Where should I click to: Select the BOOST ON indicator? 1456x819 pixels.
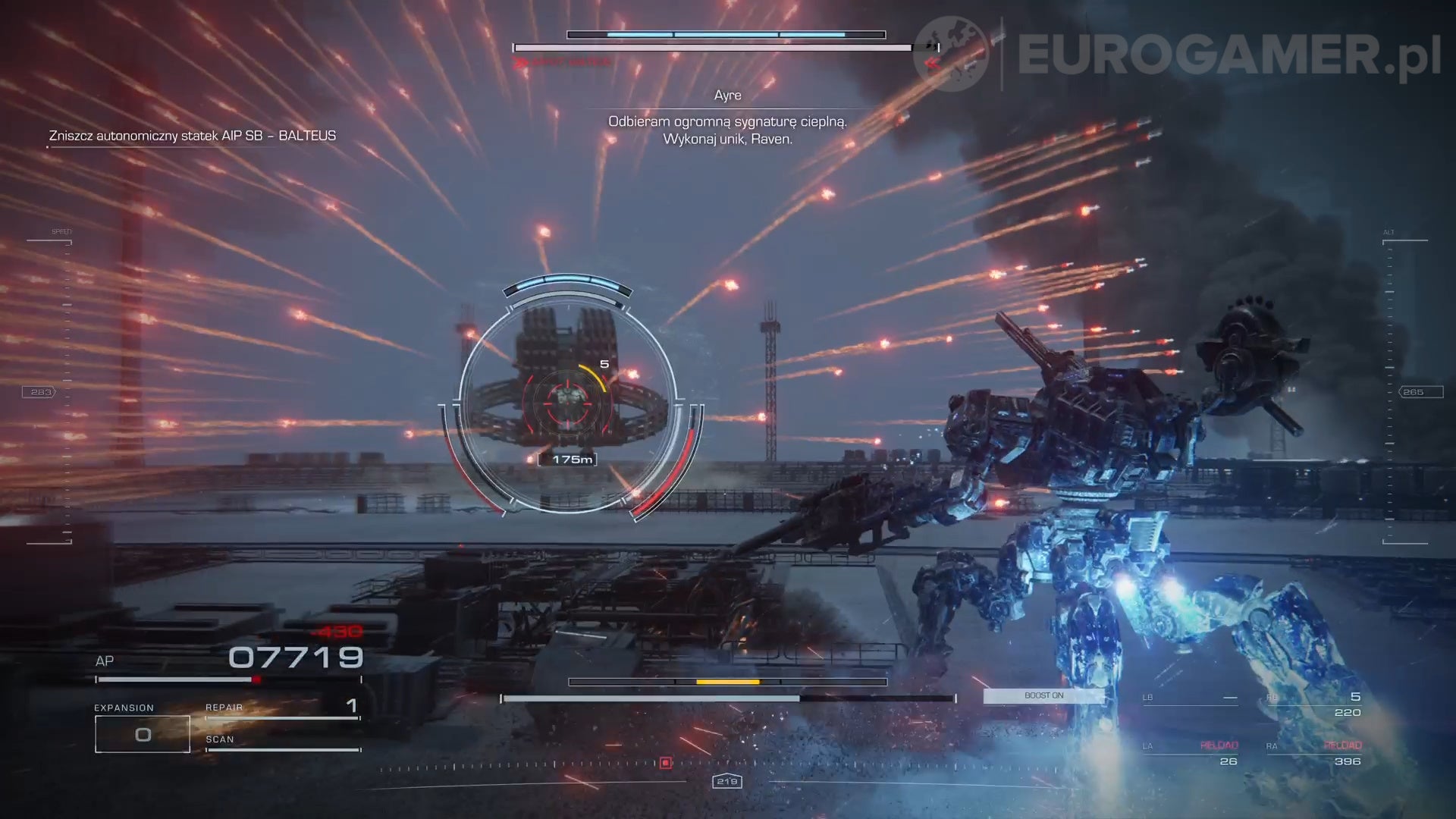click(x=1043, y=695)
